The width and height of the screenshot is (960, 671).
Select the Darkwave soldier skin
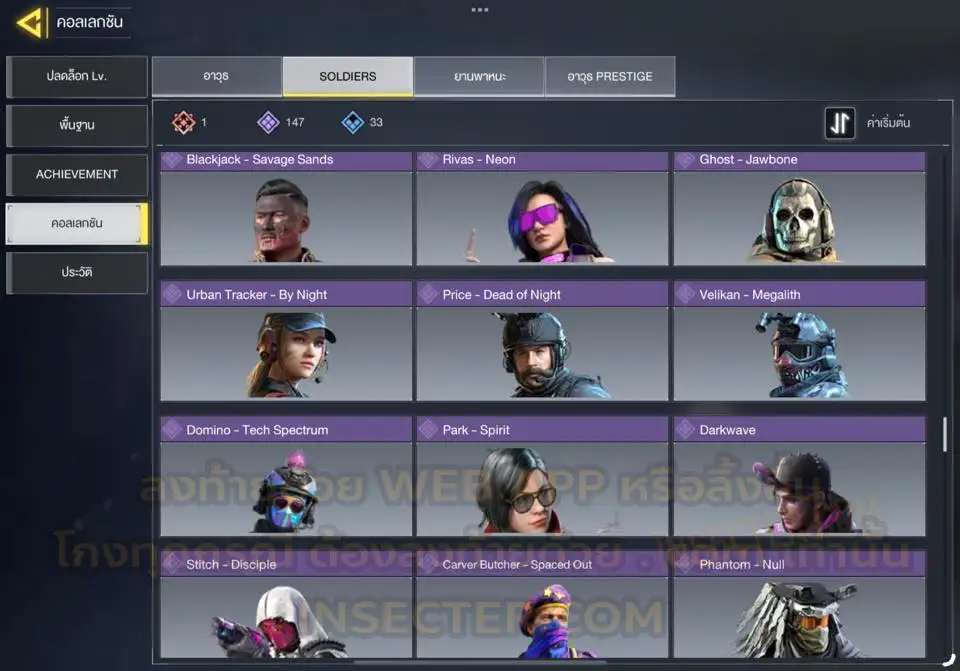(x=799, y=478)
